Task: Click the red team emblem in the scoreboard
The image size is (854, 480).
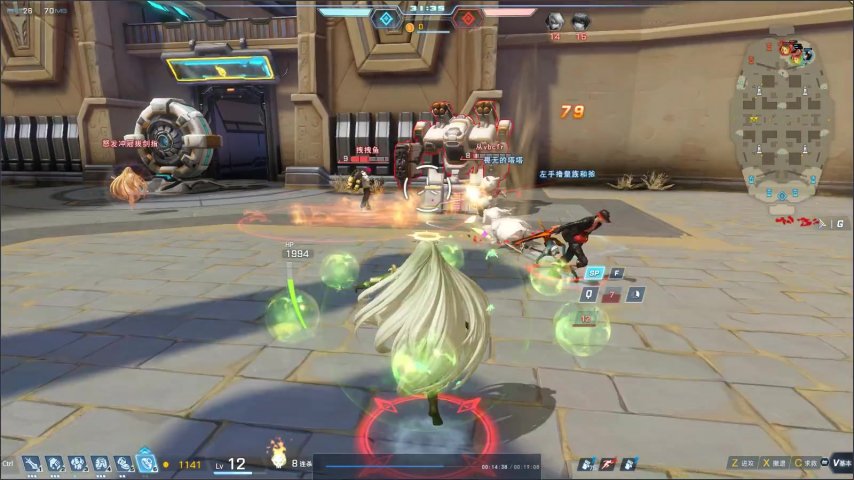Action: 467,18
